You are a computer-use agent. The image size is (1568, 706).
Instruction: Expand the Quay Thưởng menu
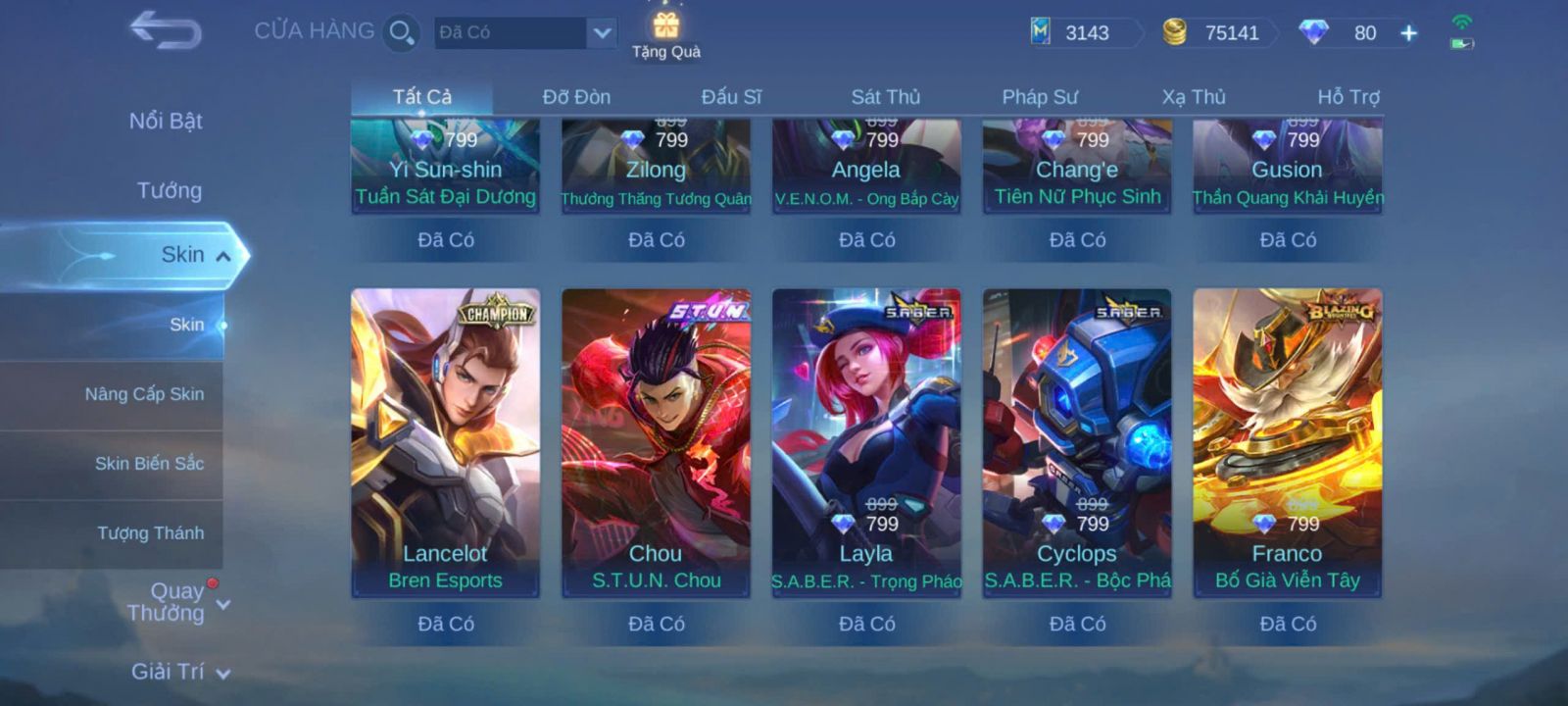(x=176, y=602)
